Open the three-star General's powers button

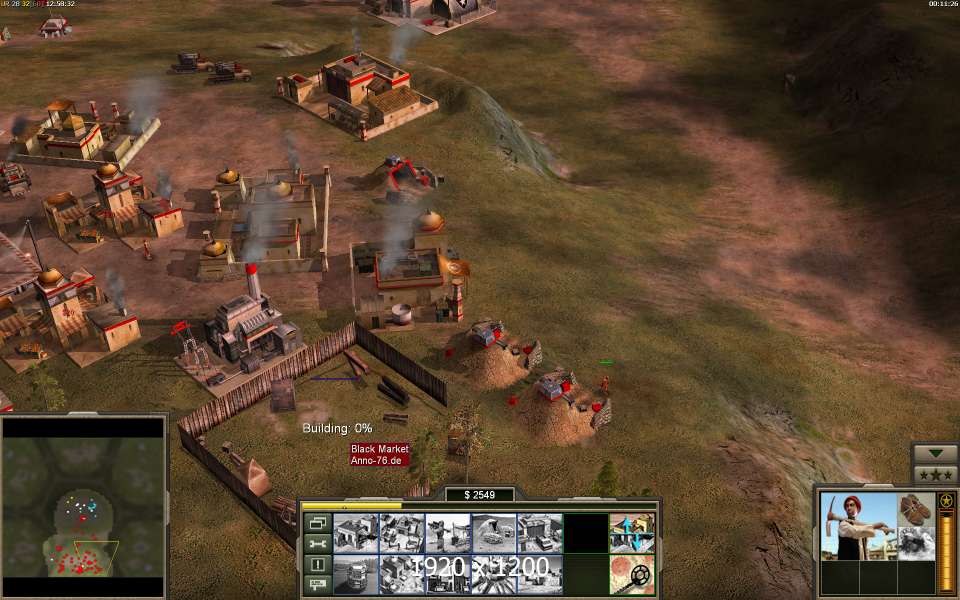(935, 475)
